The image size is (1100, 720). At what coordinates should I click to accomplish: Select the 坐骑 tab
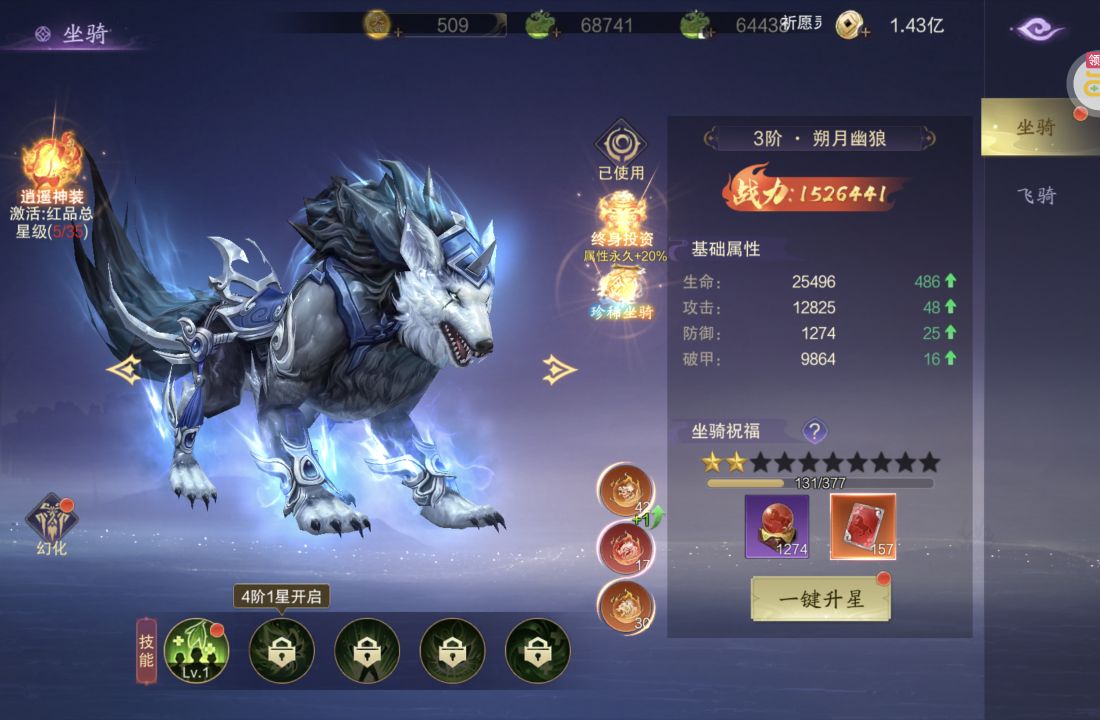click(1036, 127)
